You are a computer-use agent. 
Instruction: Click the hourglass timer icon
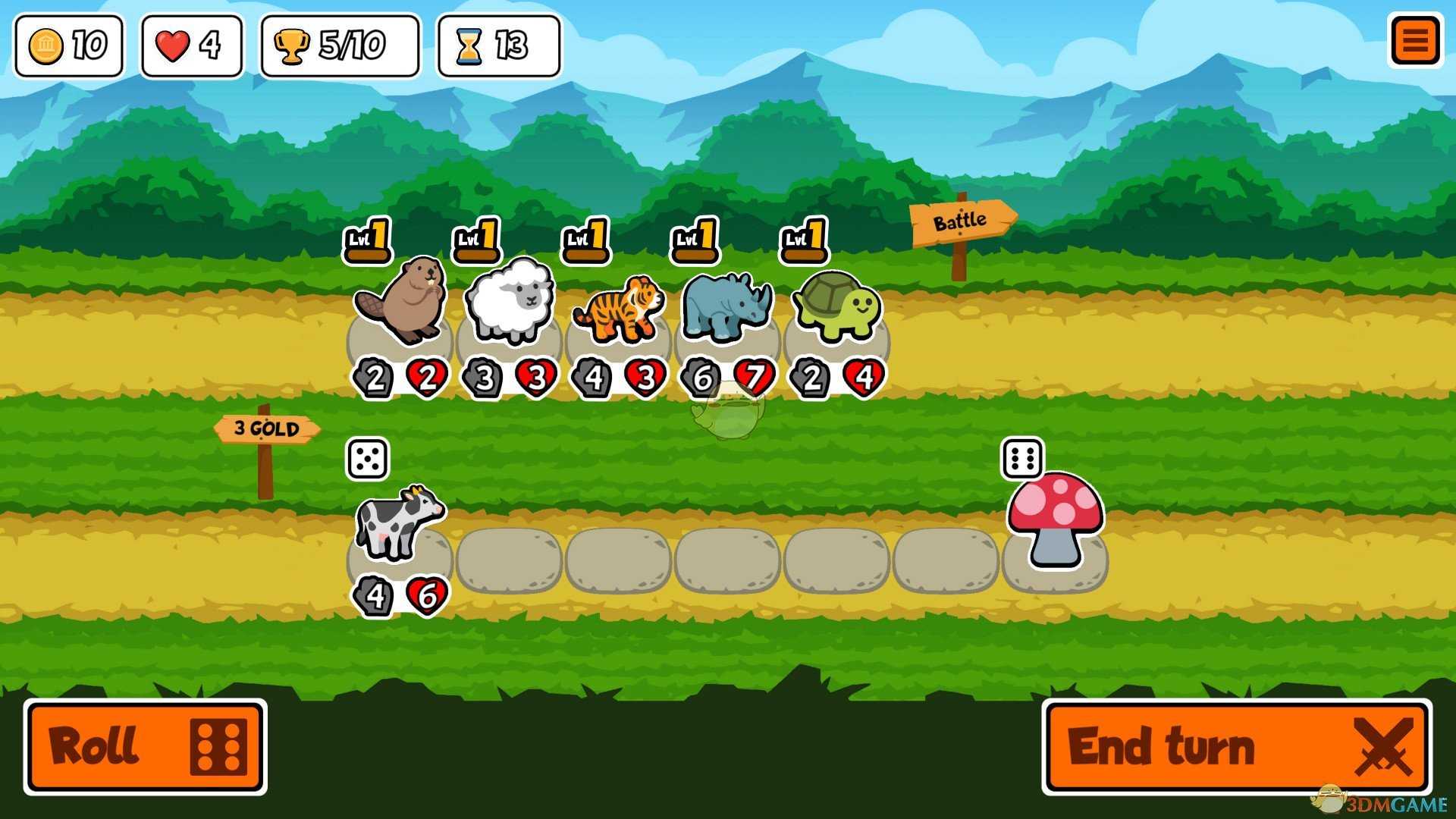[x=471, y=45]
